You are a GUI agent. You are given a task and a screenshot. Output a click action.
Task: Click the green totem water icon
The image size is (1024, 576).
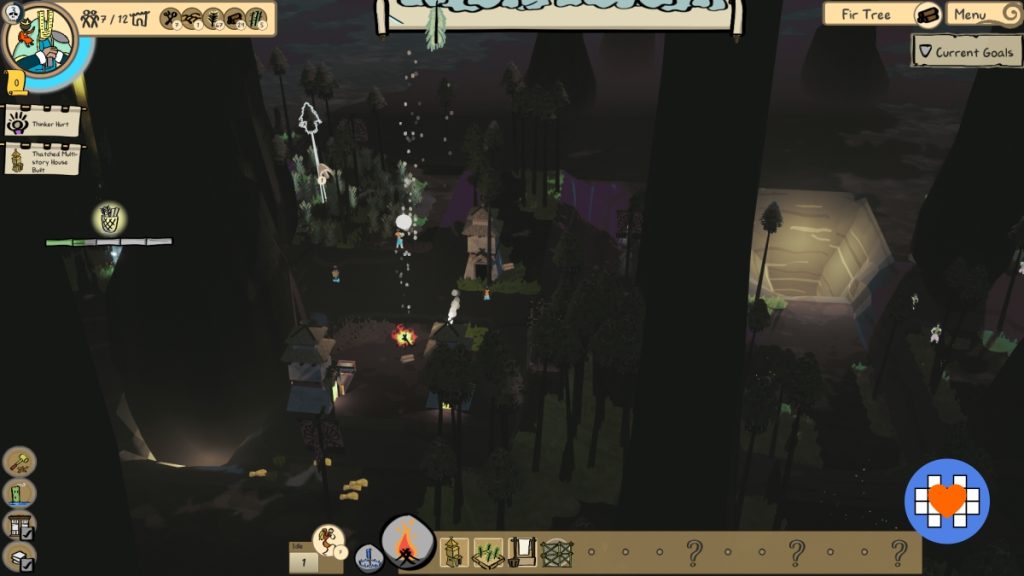coord(20,493)
